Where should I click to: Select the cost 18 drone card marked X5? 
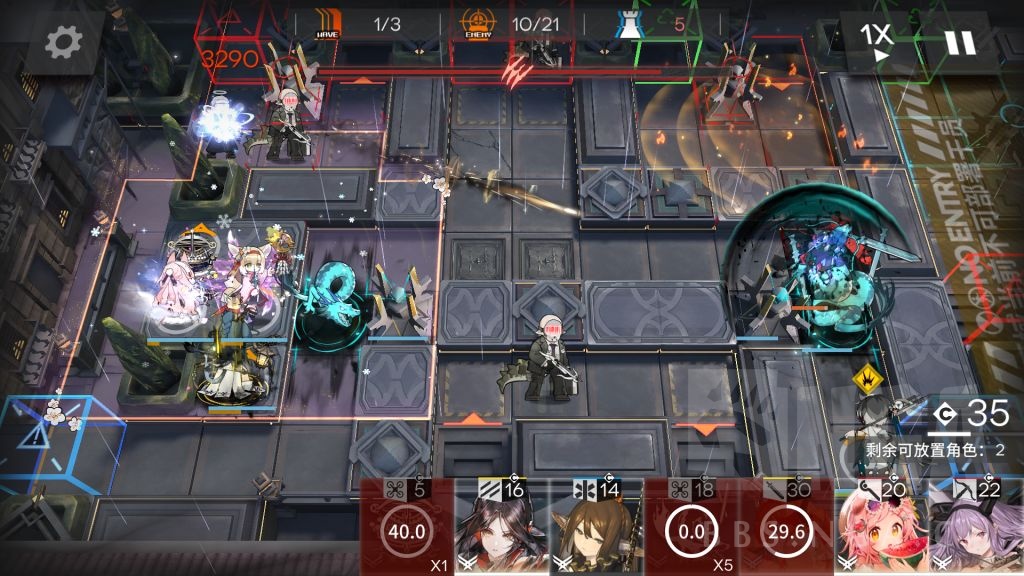click(x=692, y=527)
